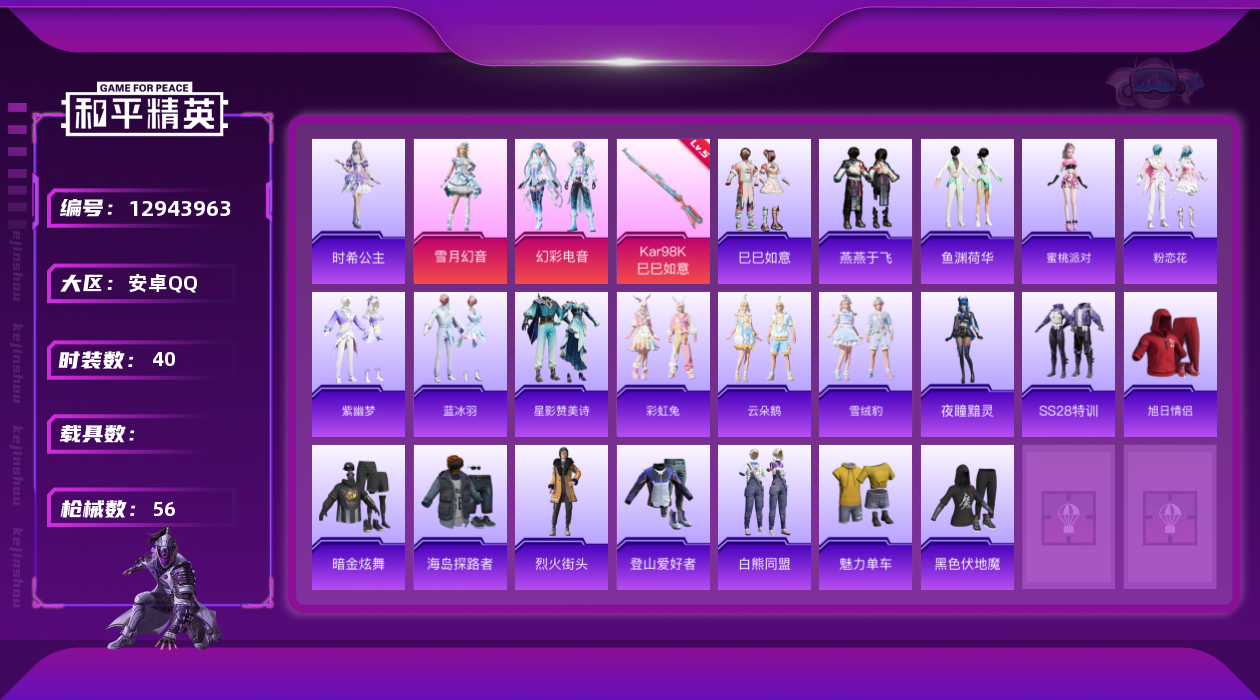Screen dimensions: 1260x700
Task: Open the 幻彩电音 outfit card
Action: point(561,211)
